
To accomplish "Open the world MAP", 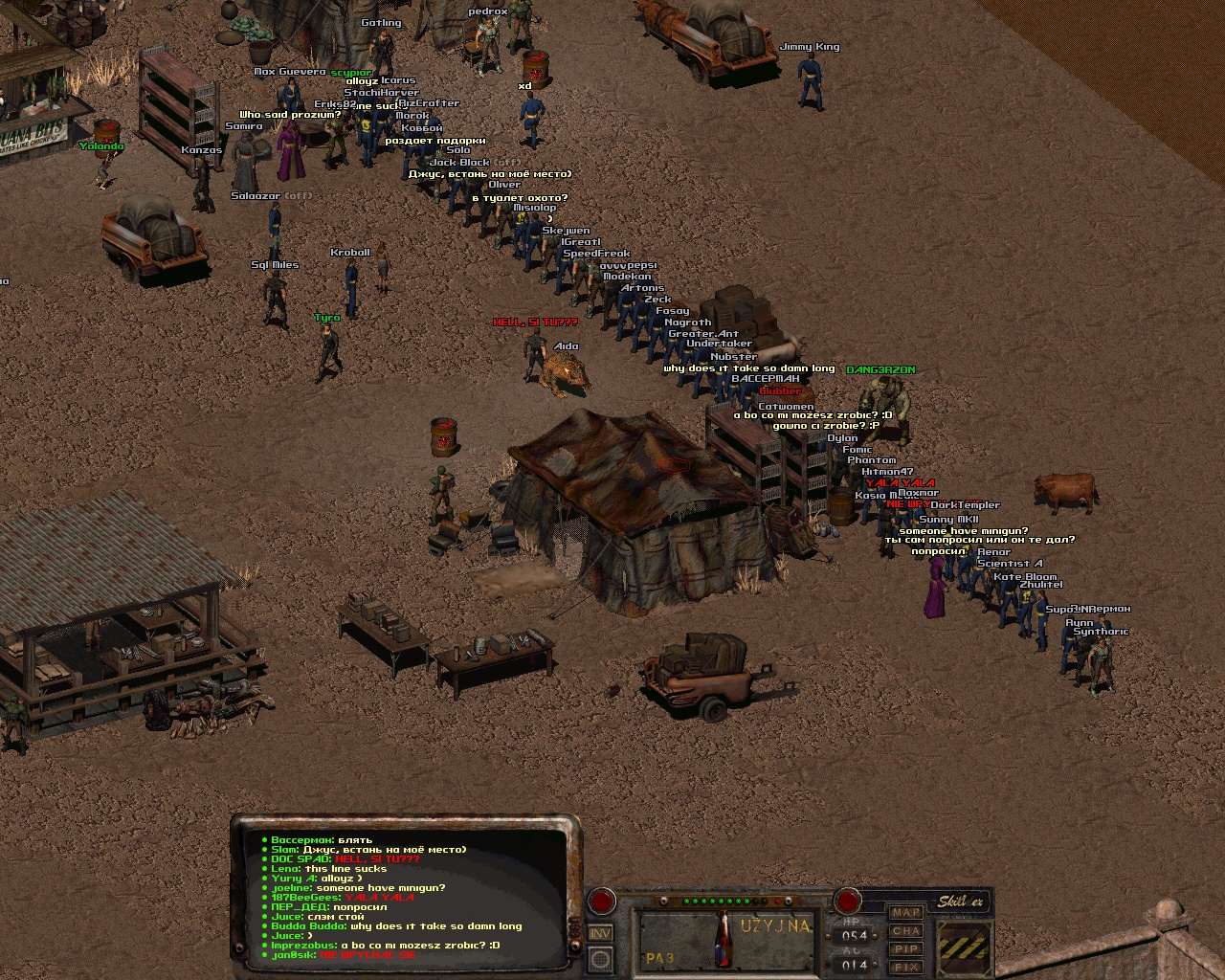I will click(x=906, y=912).
